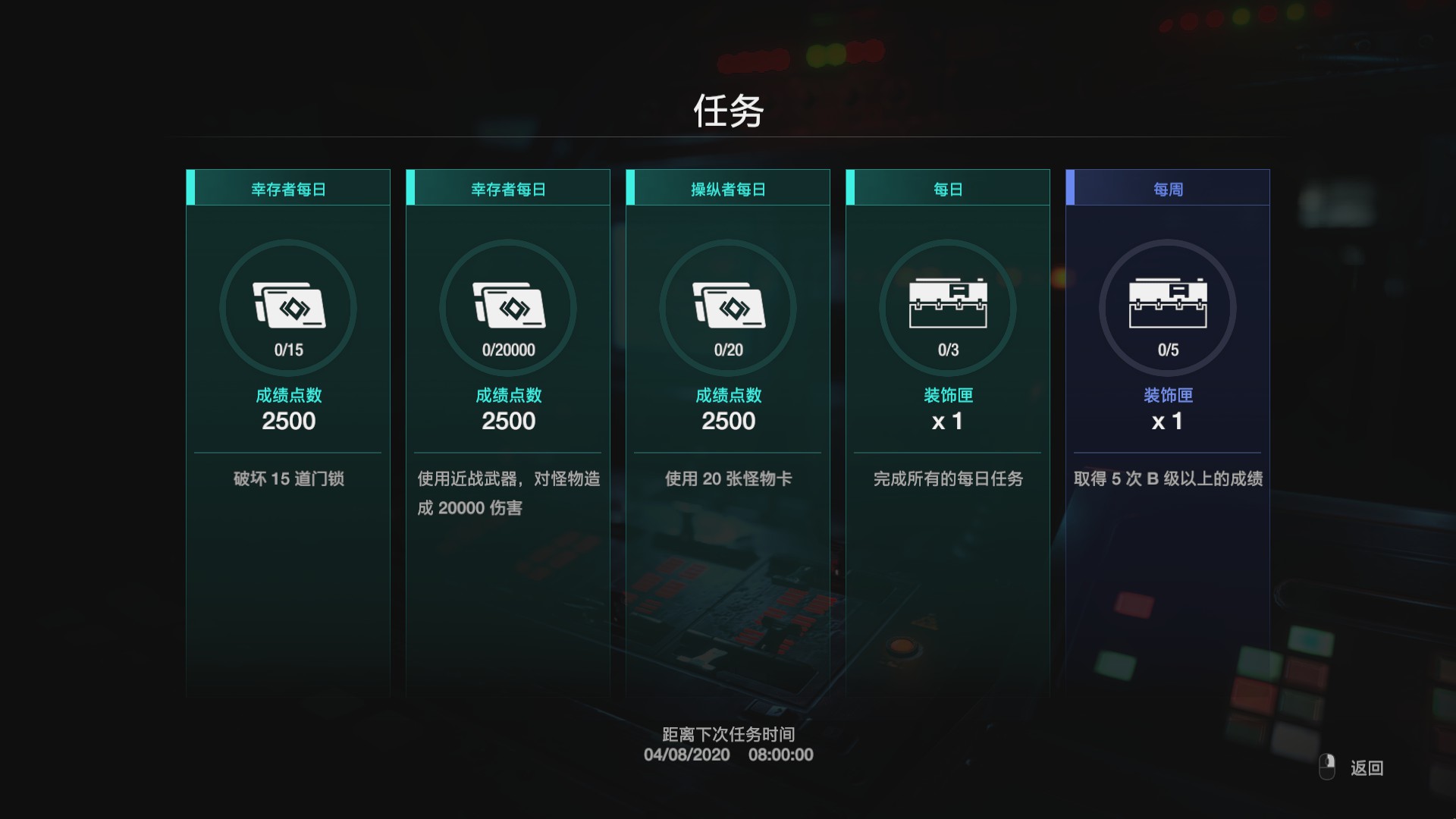
Task: Click the 返回 button
Action: 1365,768
